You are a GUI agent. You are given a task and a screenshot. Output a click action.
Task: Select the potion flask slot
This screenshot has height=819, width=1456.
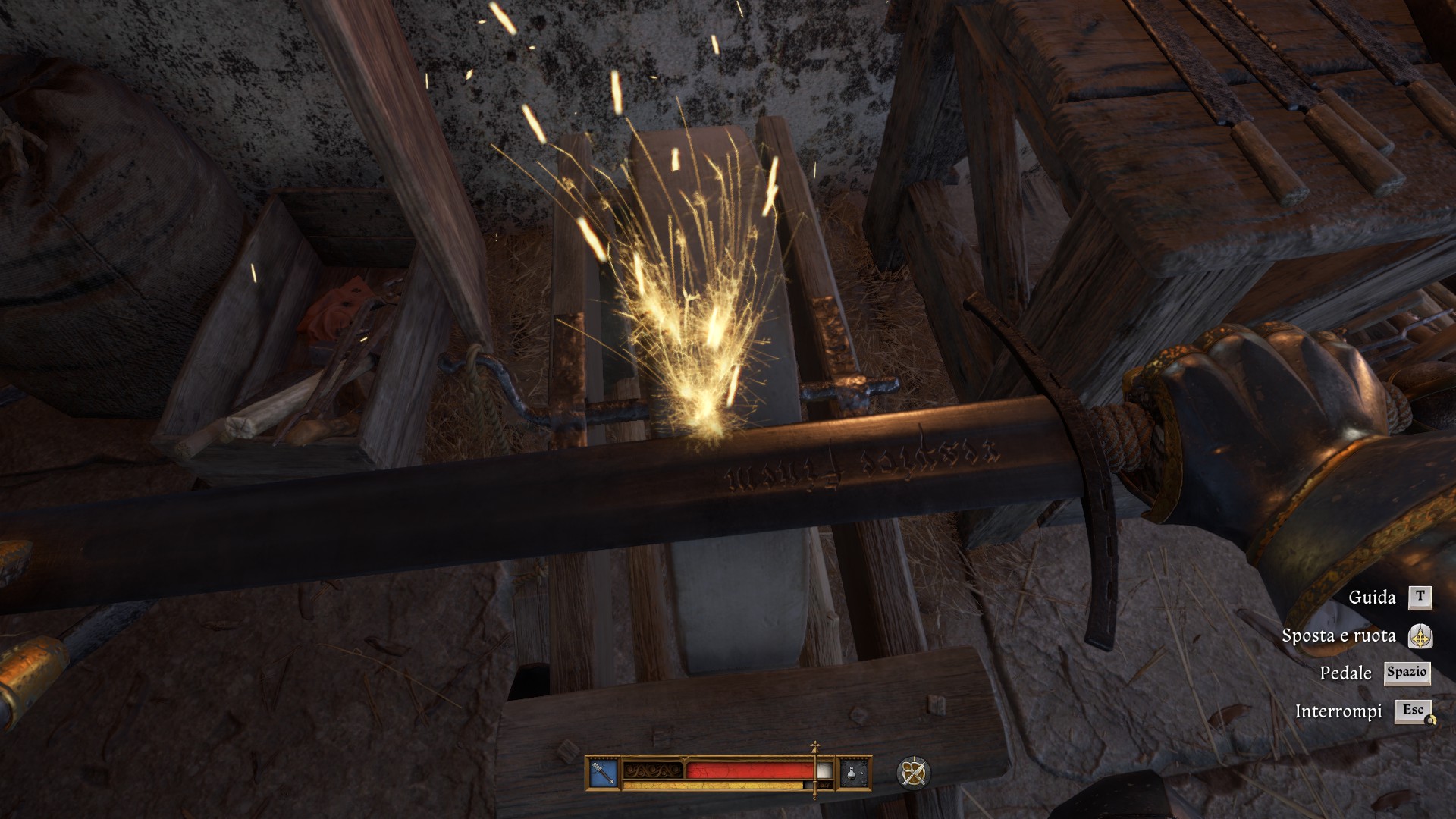855,773
